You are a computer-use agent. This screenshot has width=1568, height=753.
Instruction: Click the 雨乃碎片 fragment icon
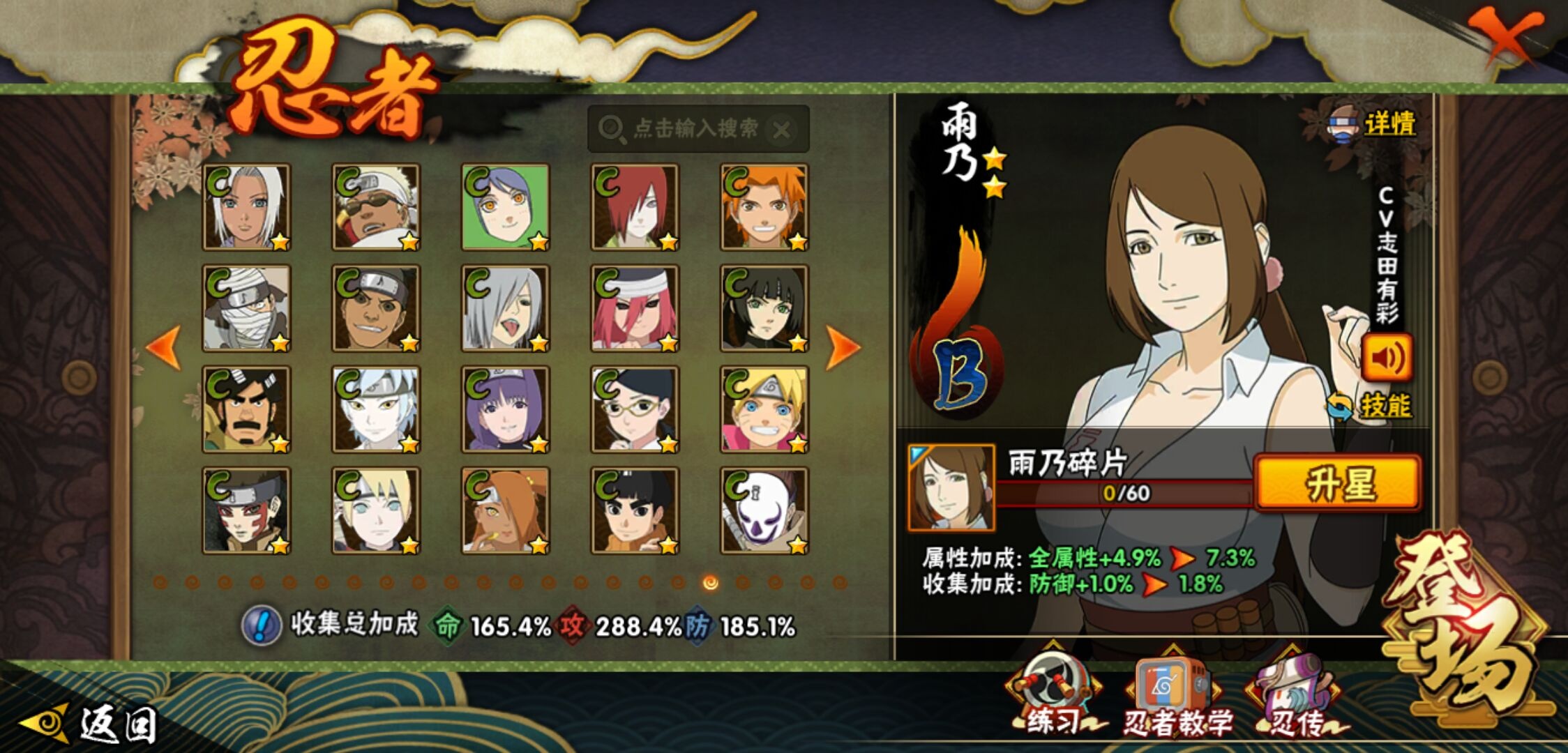tap(951, 488)
